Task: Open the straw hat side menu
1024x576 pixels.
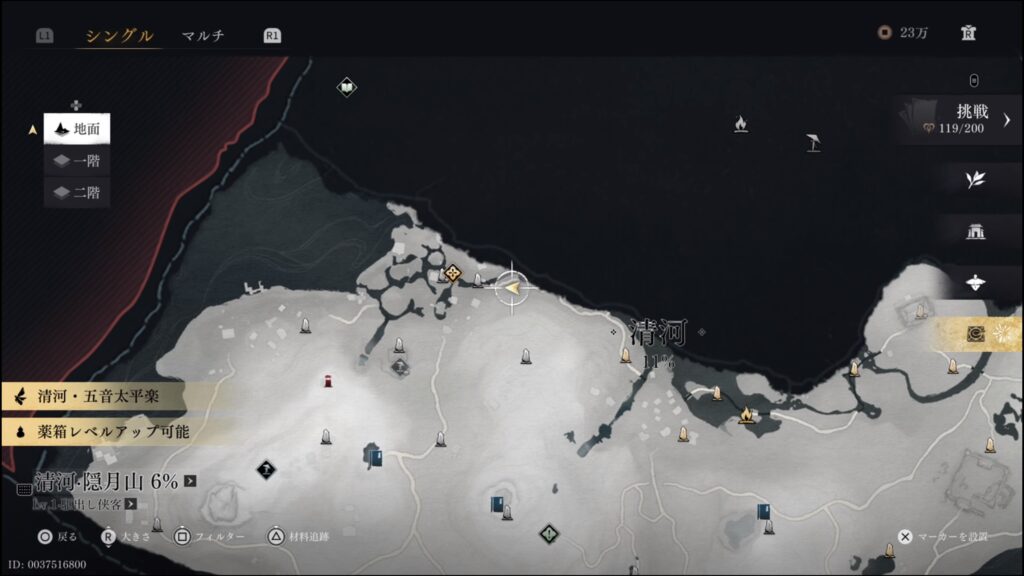Action: click(975, 283)
